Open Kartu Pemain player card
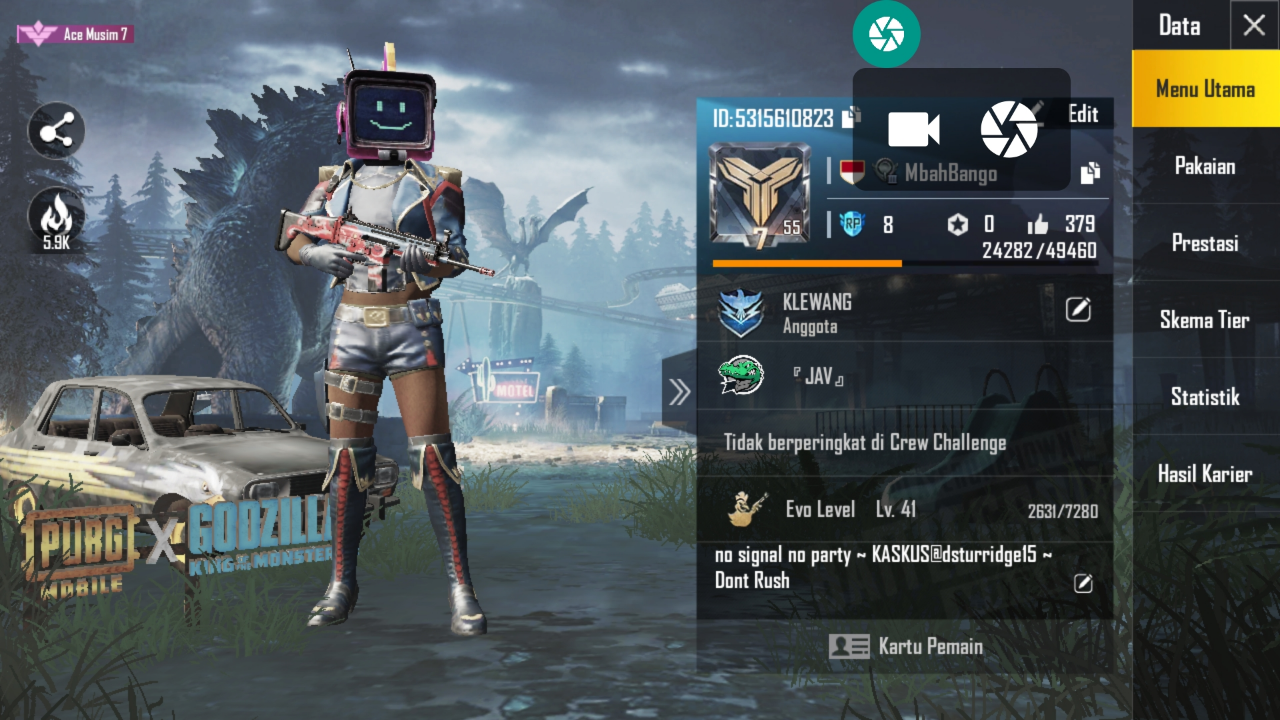Viewport: 1280px width, 720px height. coord(906,646)
